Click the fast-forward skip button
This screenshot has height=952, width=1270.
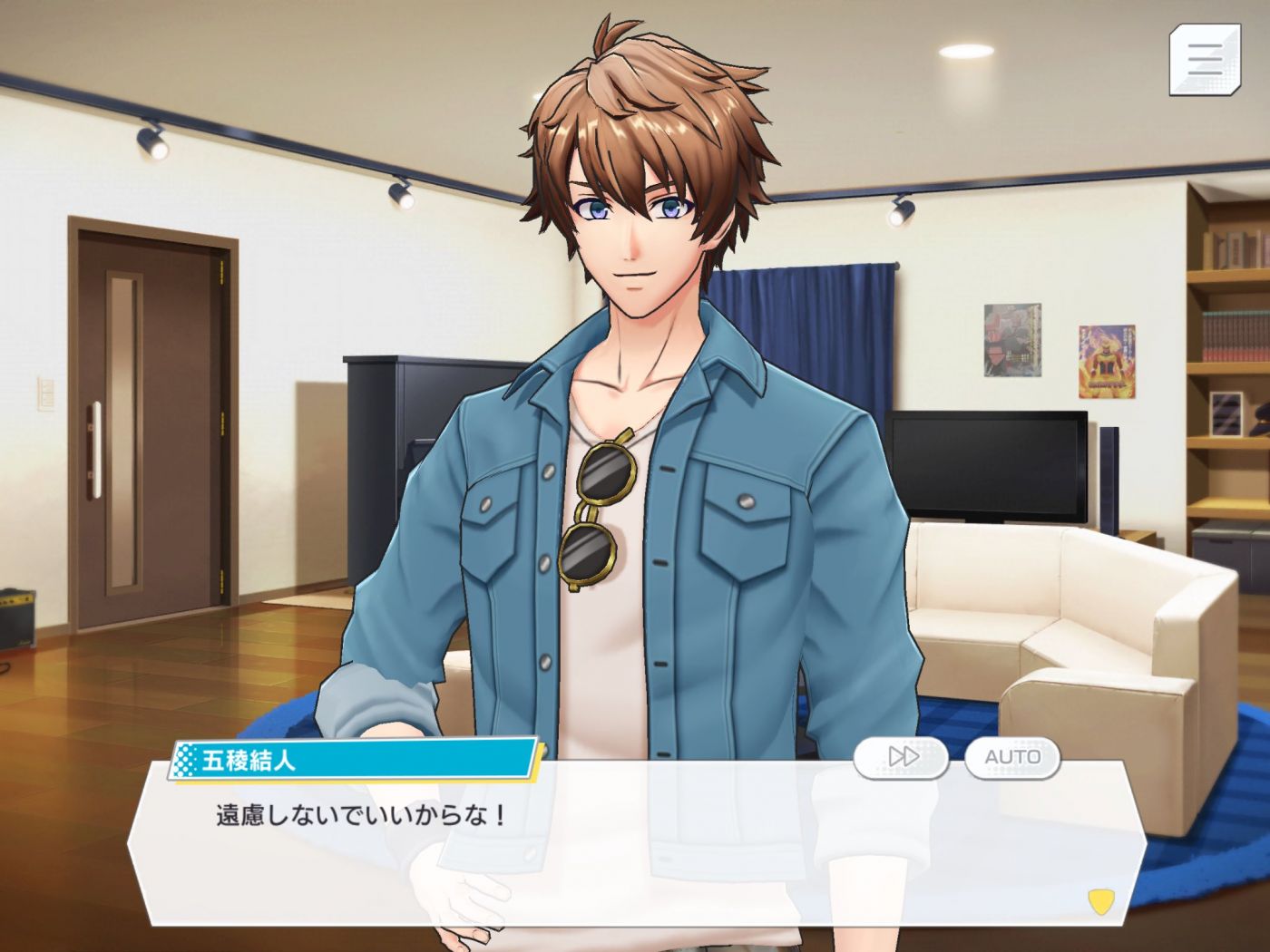click(902, 756)
